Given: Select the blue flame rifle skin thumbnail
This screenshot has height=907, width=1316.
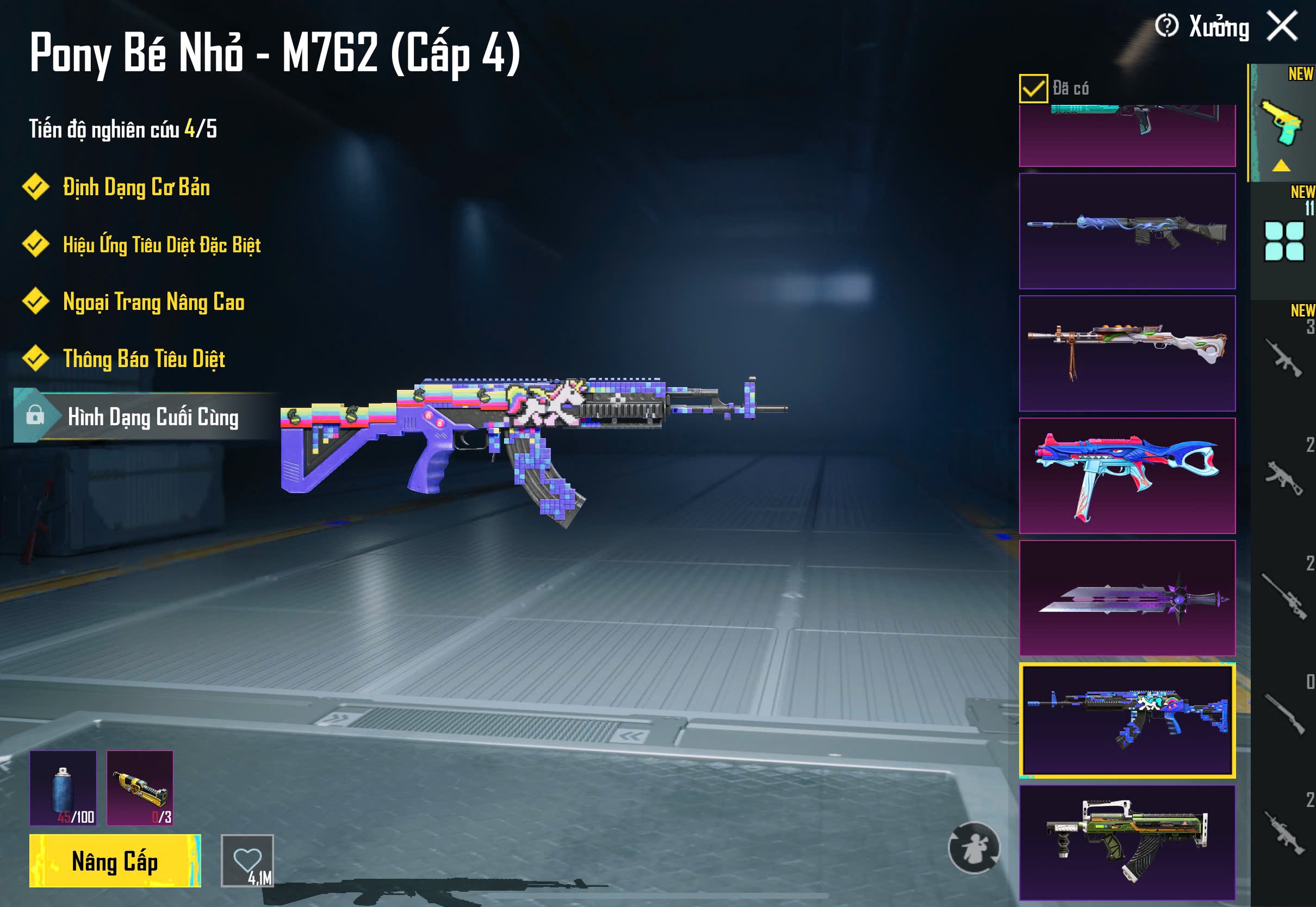Looking at the screenshot, I should [x=1127, y=231].
